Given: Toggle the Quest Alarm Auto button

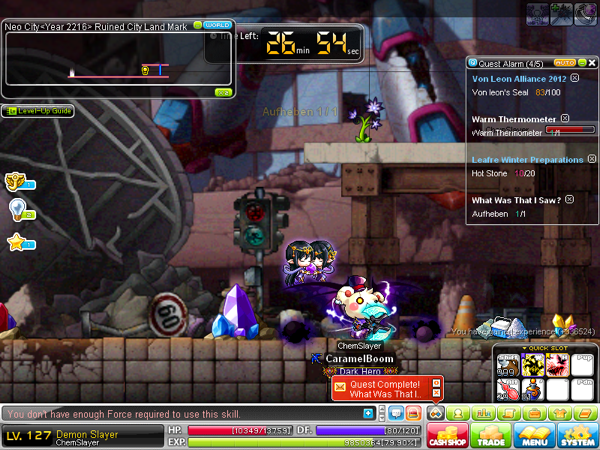Looking at the screenshot, I should (563, 63).
